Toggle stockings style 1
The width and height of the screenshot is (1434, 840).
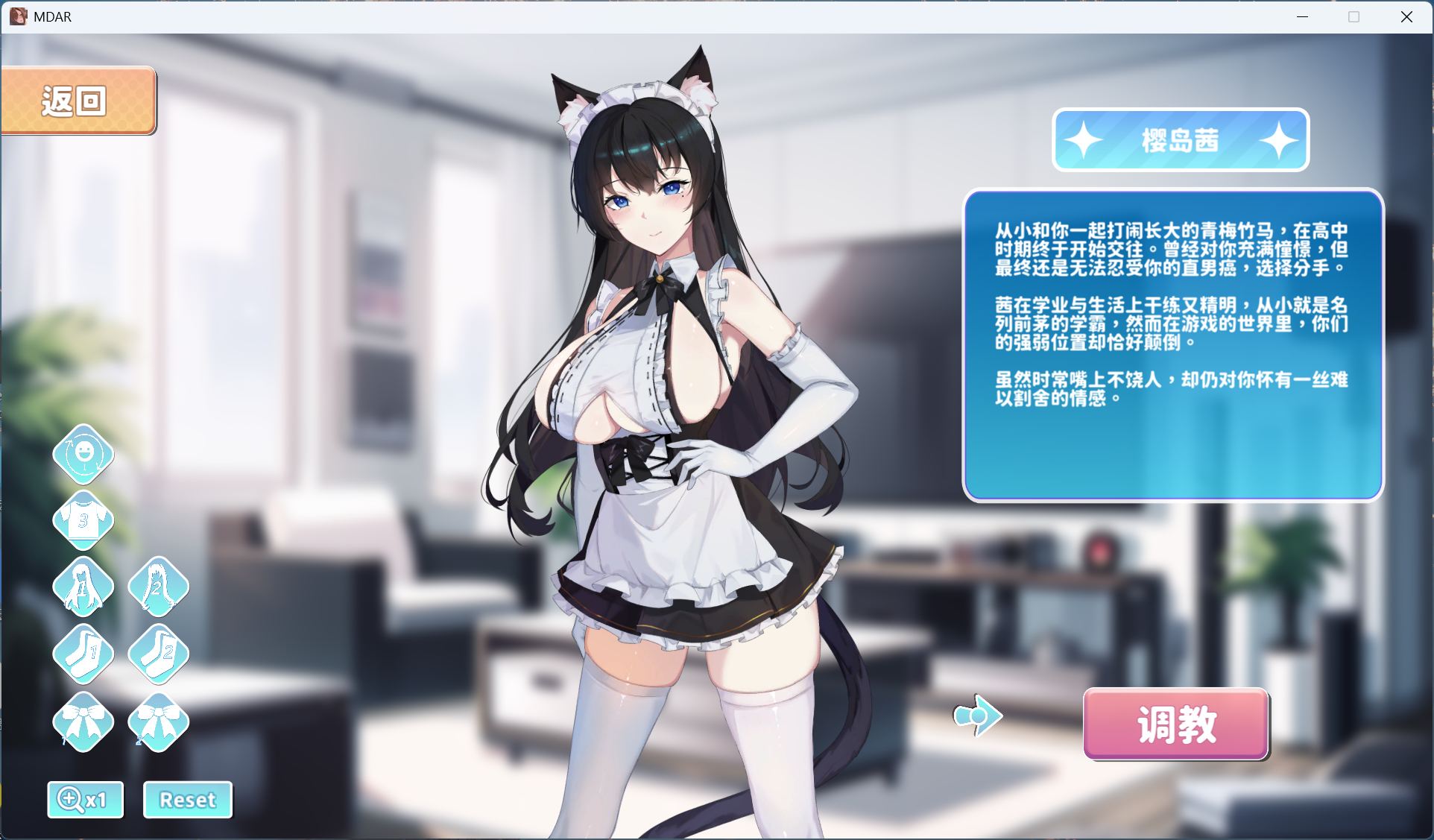pos(83,654)
